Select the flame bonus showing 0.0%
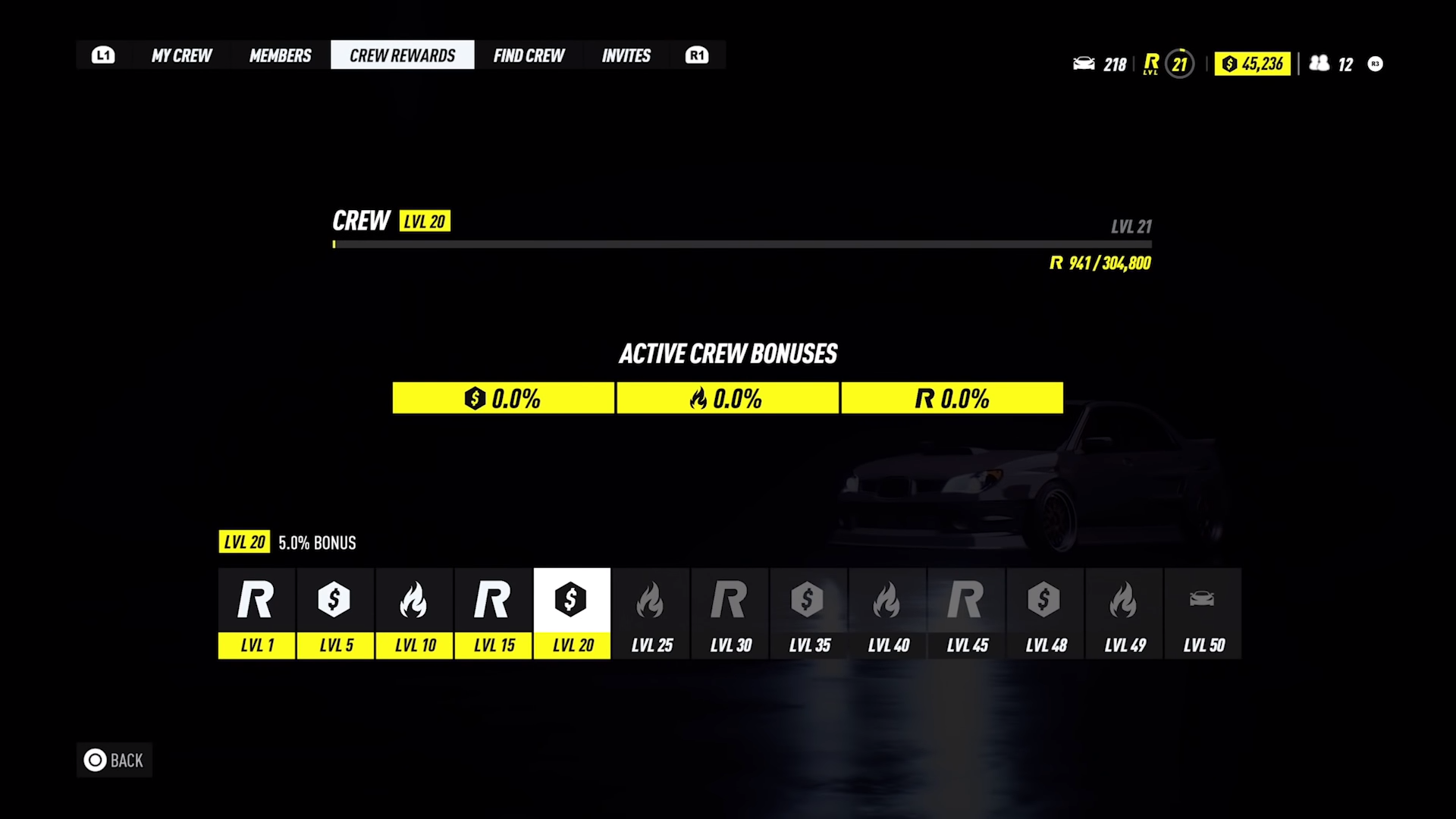 (x=726, y=397)
